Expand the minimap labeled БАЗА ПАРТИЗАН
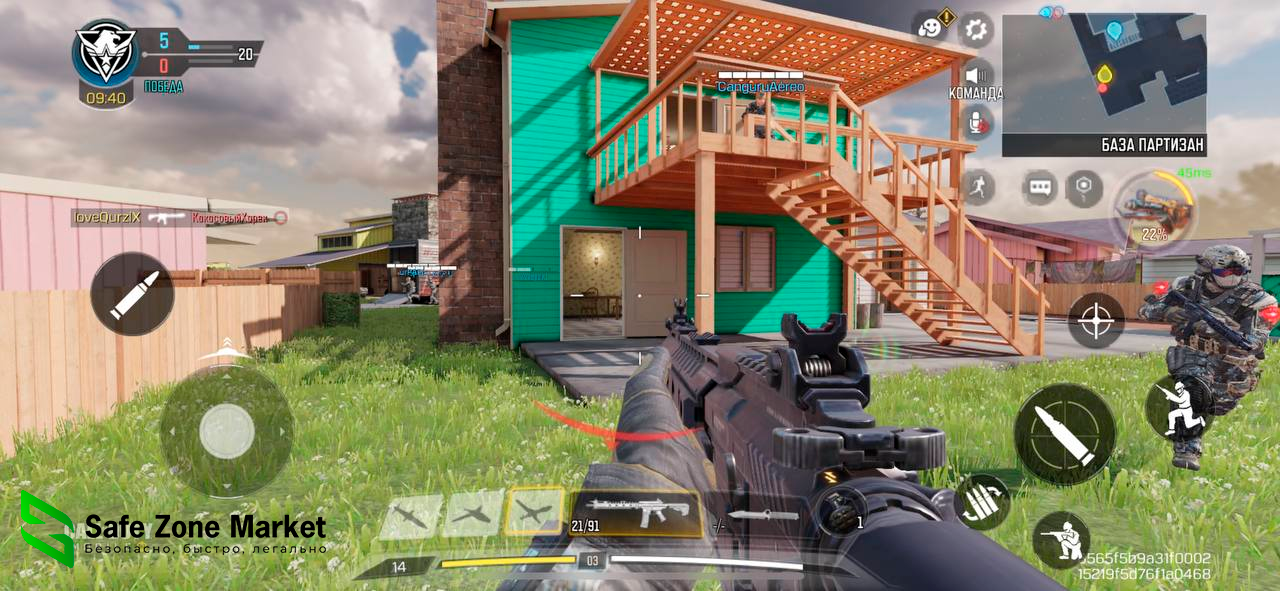Viewport: 1280px width, 591px height. (1103, 76)
